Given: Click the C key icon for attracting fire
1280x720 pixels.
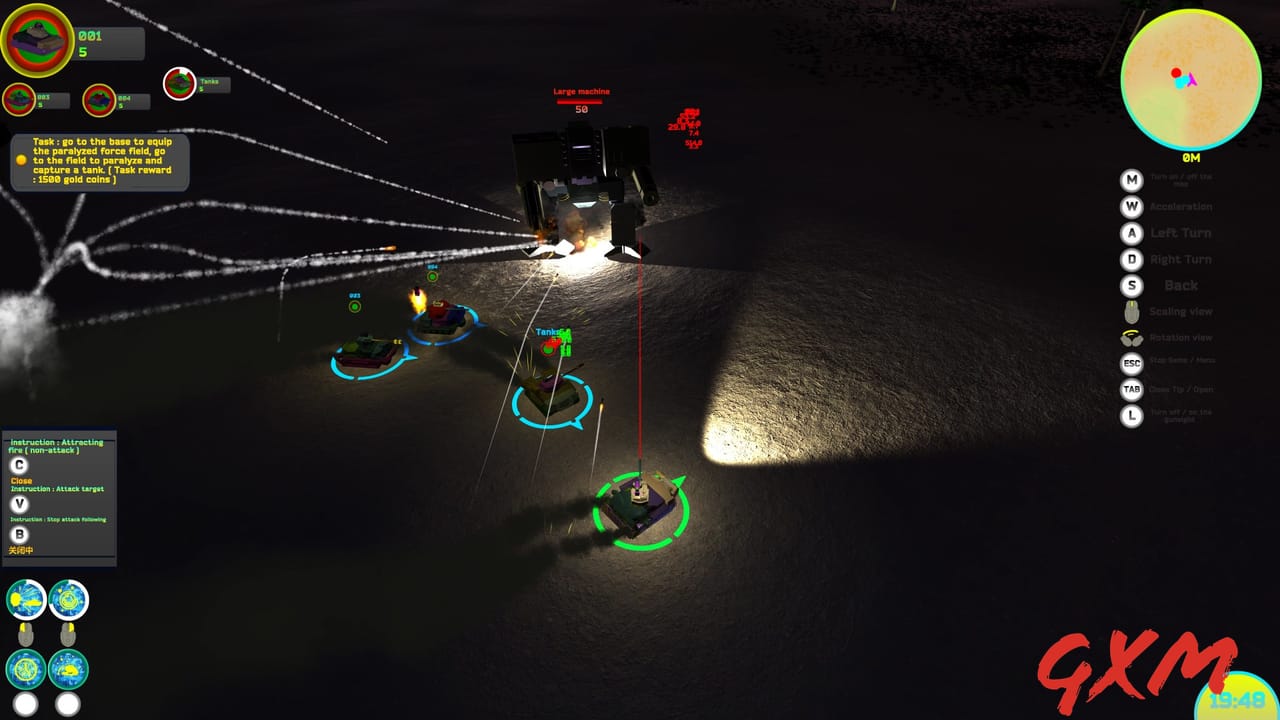Looking at the screenshot, I should click(17, 464).
